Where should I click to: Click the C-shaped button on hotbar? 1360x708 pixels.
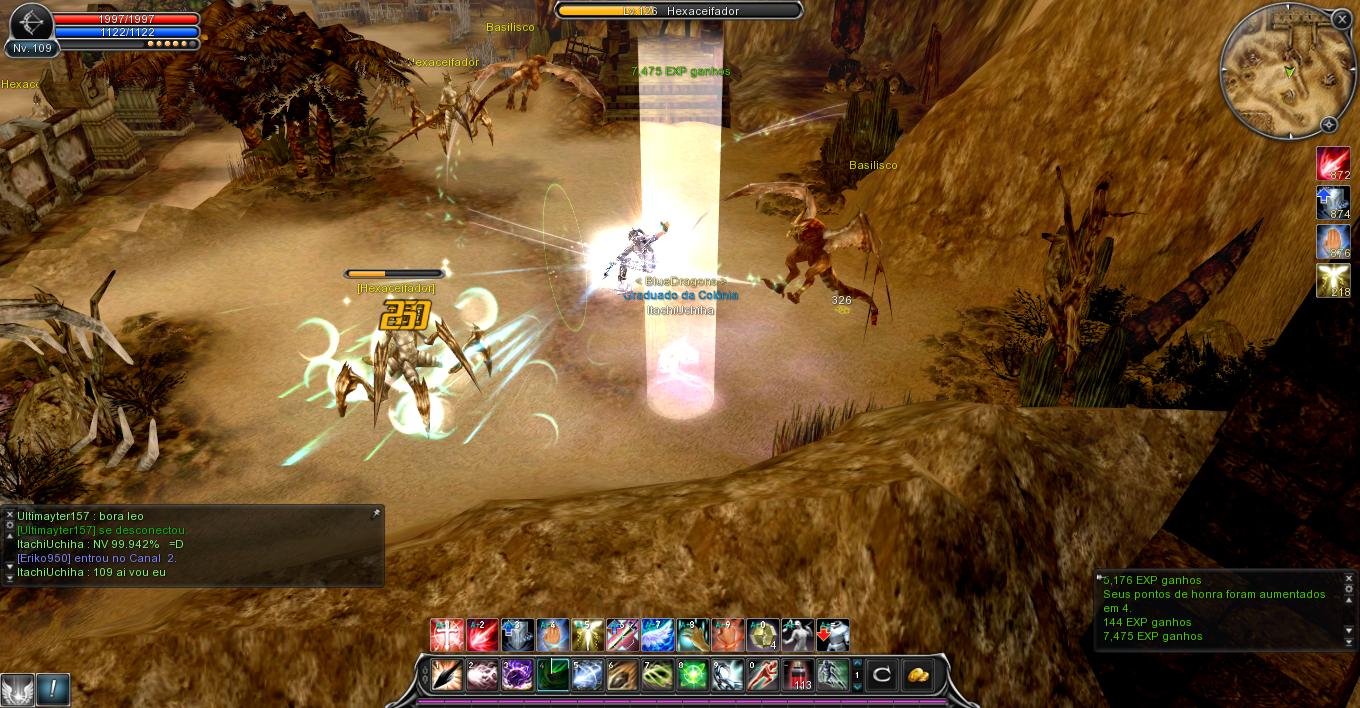(881, 675)
